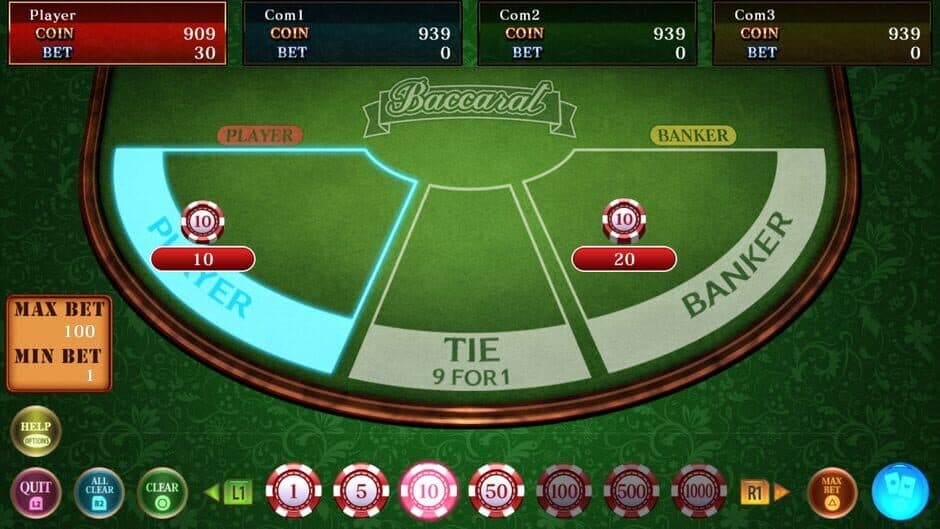The height and width of the screenshot is (529, 940).
Task: Click the All Clear bets button
Action: 98,492
